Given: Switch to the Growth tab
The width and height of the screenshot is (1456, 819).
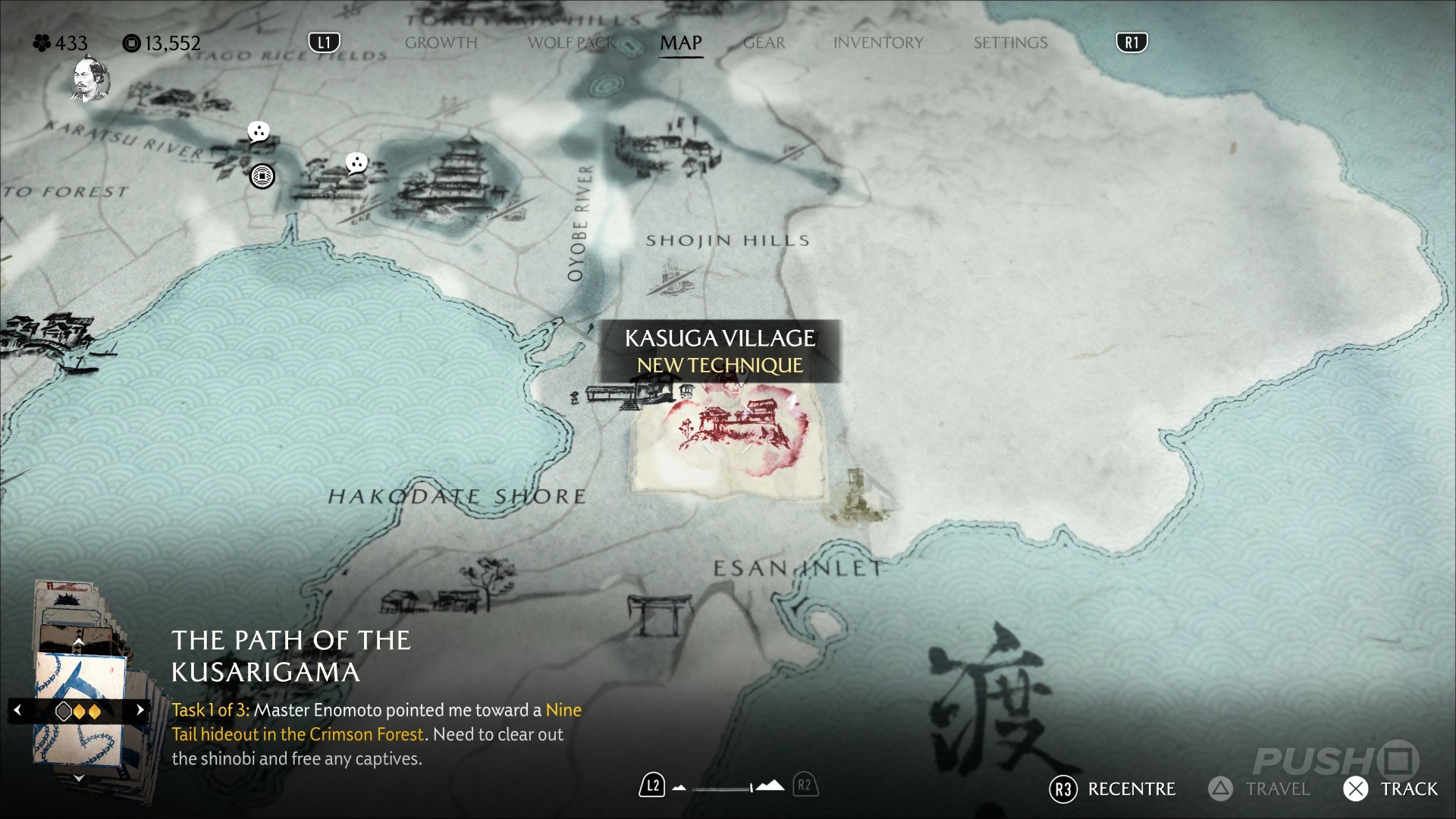Looking at the screenshot, I should pos(441,43).
